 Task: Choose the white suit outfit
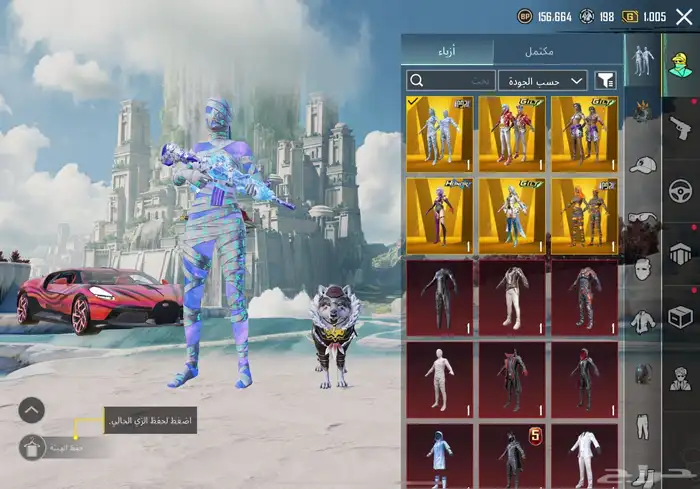coord(584,458)
